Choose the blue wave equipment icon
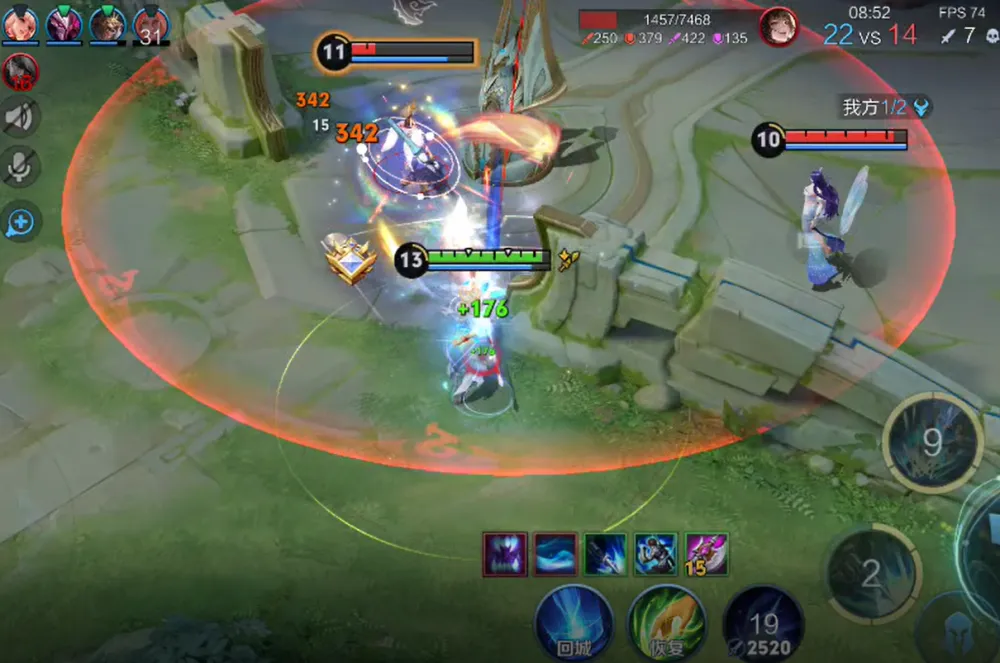The image size is (1000, 663). (x=555, y=553)
